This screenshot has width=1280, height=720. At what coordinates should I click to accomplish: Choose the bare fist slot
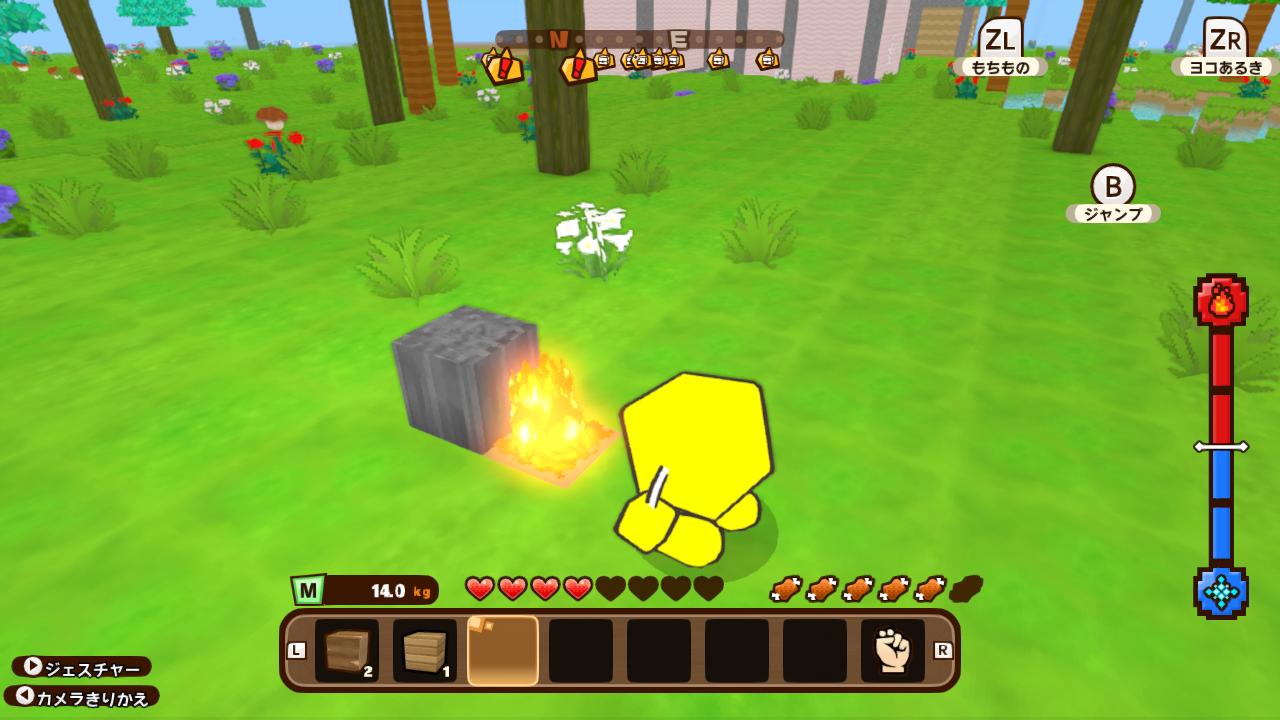click(893, 650)
